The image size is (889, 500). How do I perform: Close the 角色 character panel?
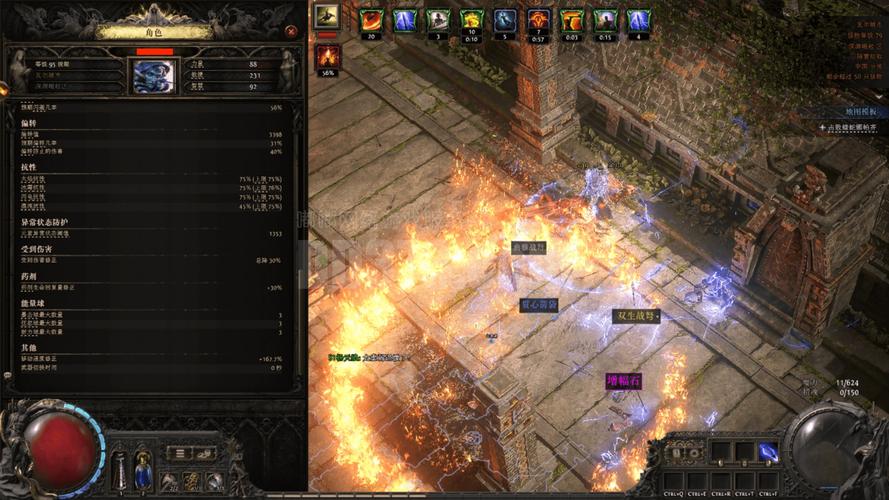pyautogui.click(x=290, y=31)
